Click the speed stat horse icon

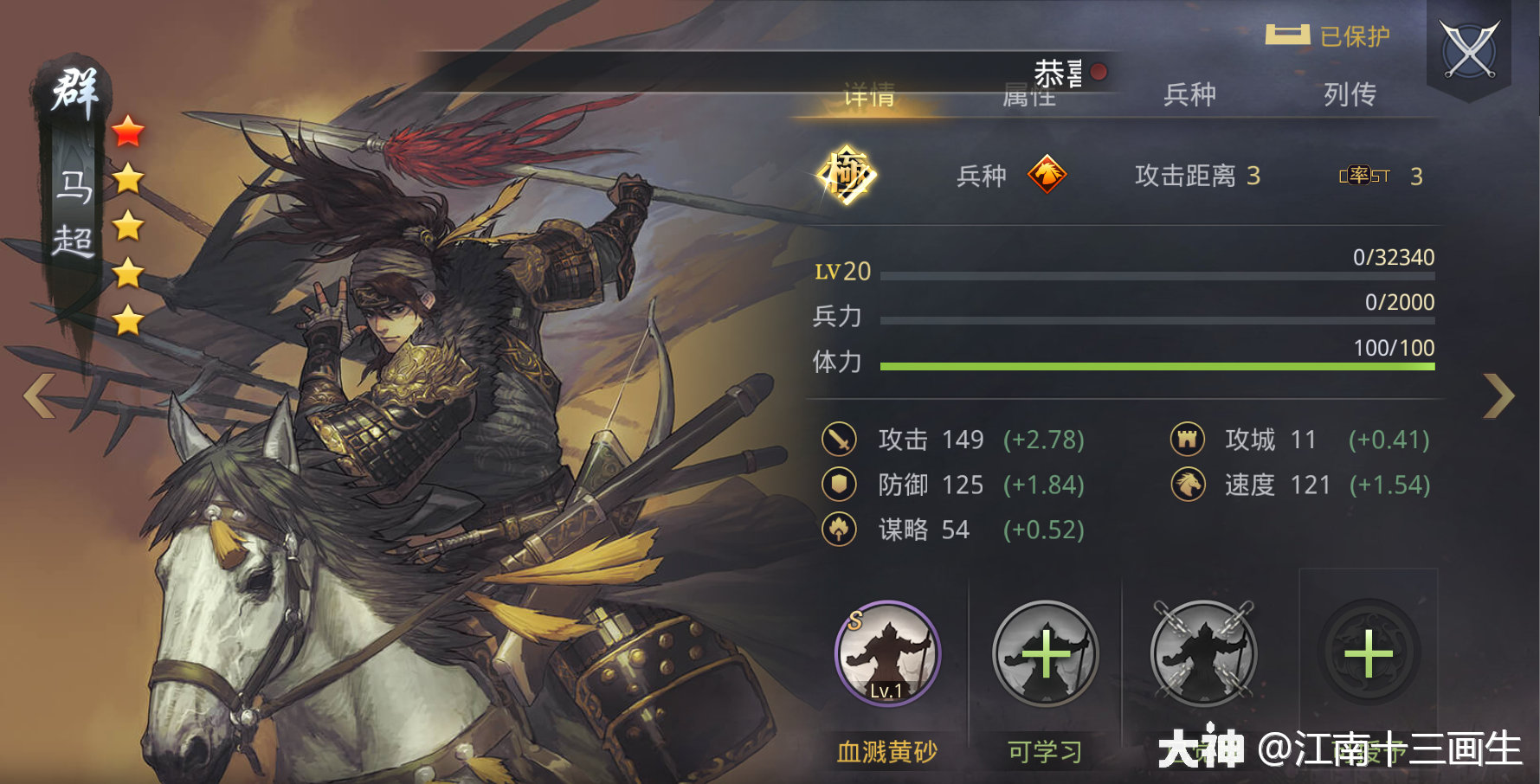tap(1188, 485)
